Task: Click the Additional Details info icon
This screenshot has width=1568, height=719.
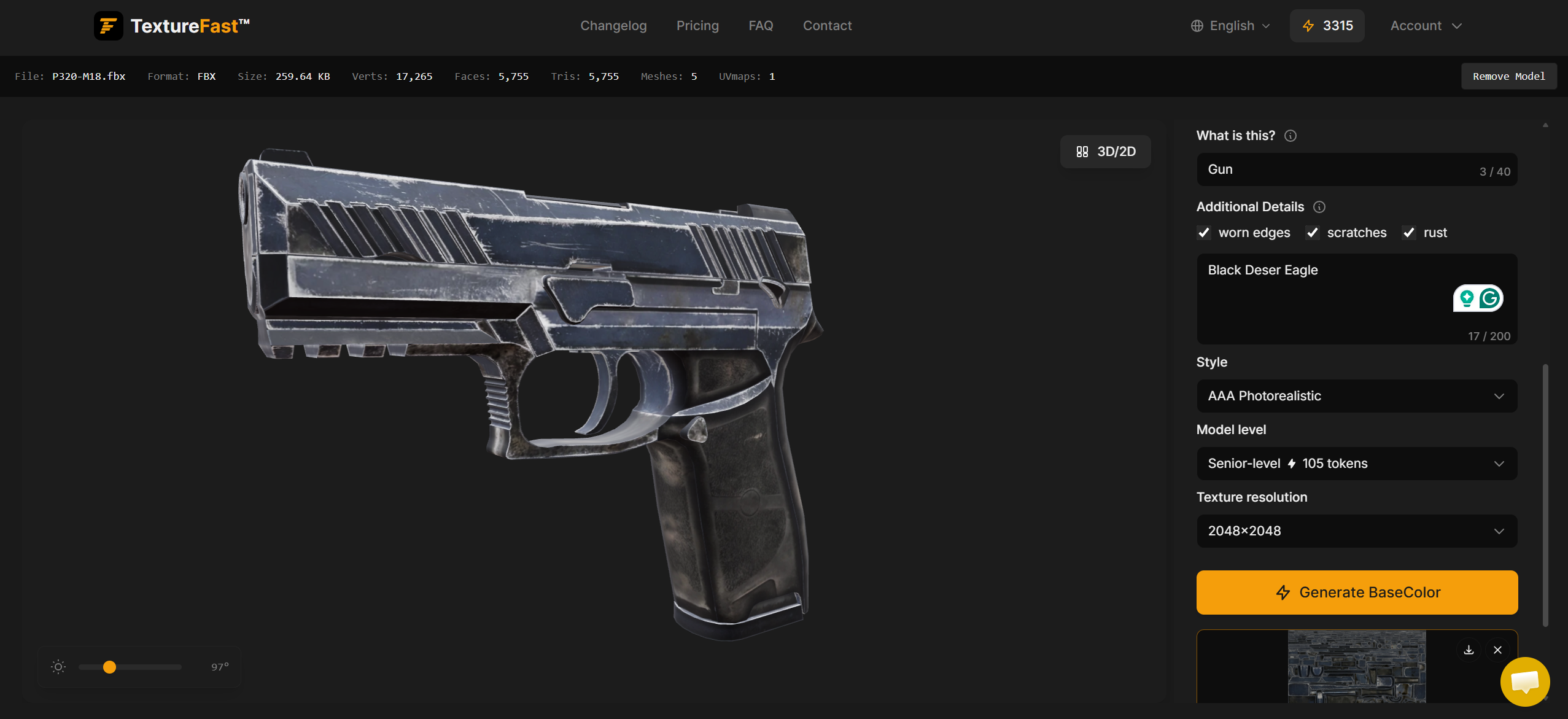Action: click(1319, 207)
